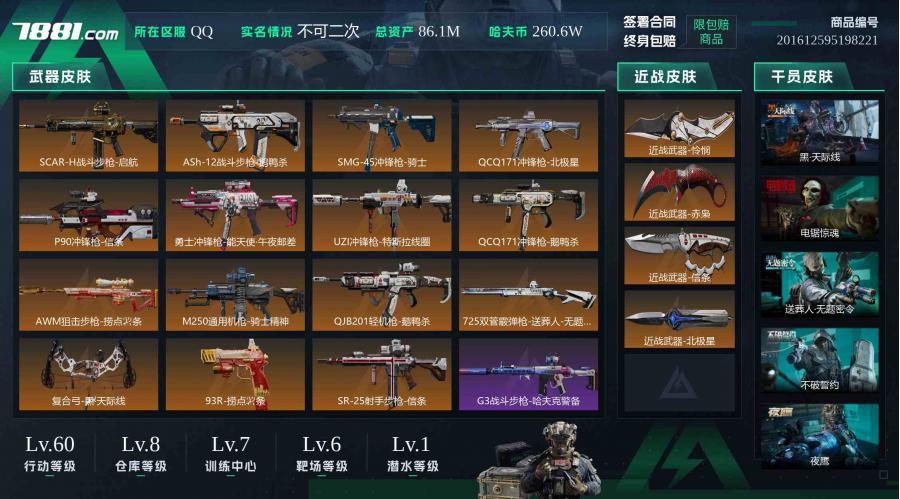Select the 725双管霰弹枪 shotgun skin
The height and width of the screenshot is (499, 900).
[x=528, y=294]
